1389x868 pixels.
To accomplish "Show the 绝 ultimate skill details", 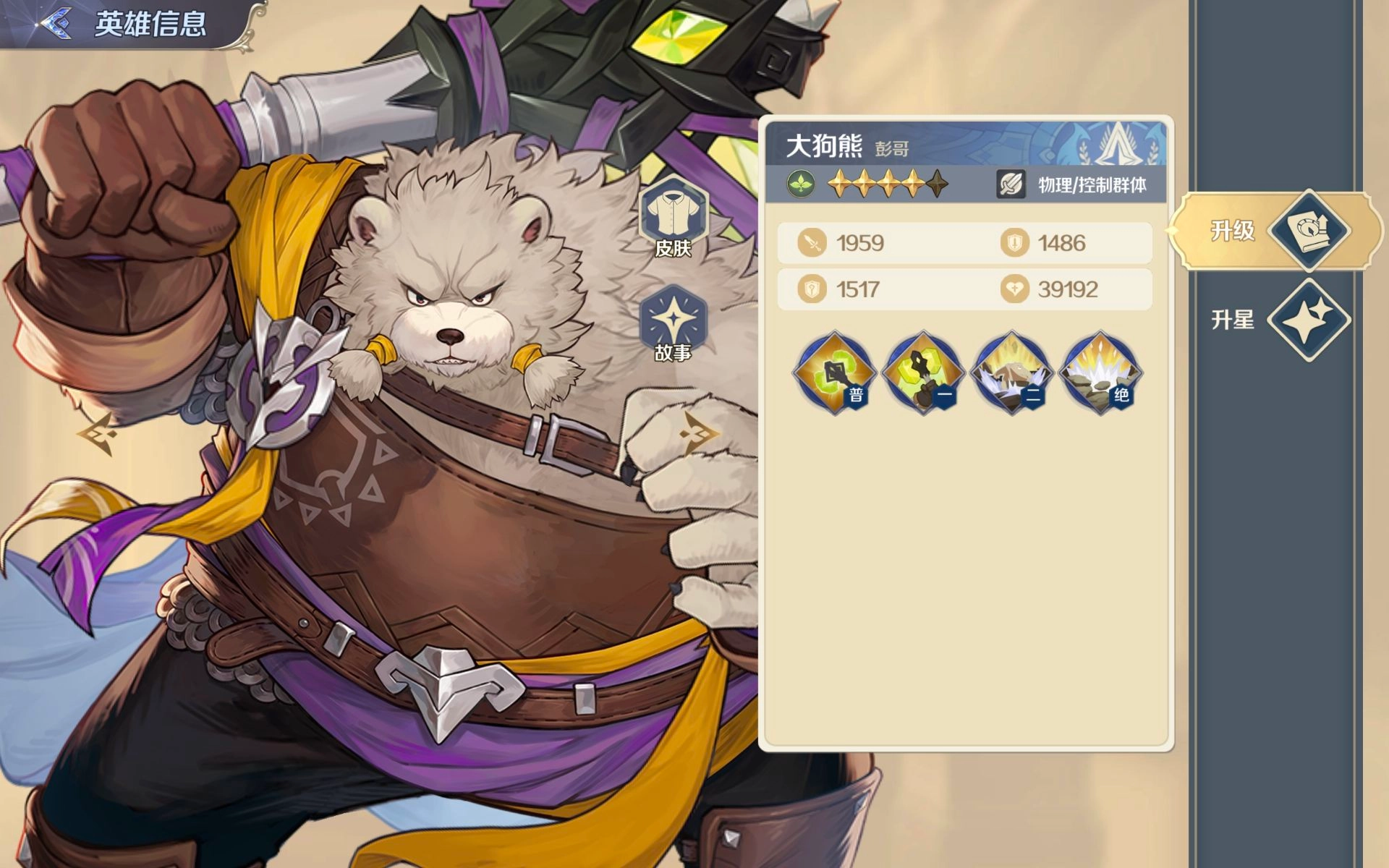I will (1100, 373).
